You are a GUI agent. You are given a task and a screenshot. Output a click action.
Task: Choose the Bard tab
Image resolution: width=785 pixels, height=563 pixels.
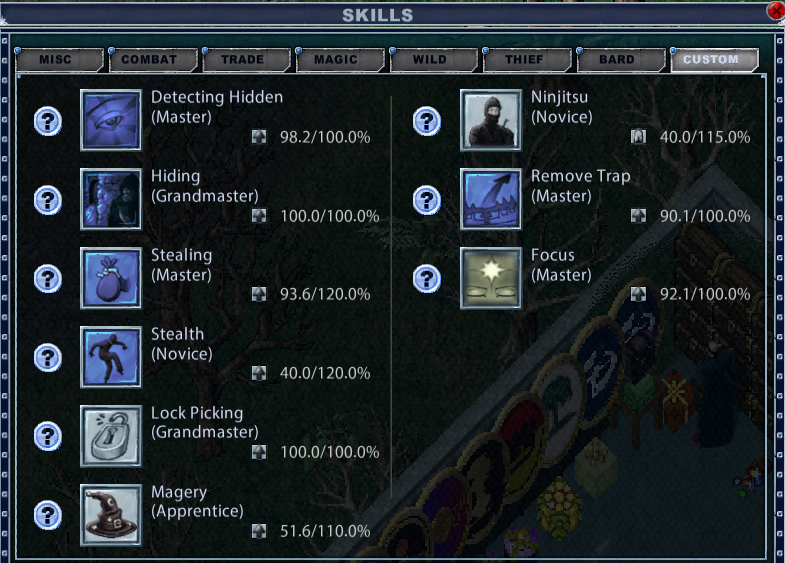click(617, 59)
